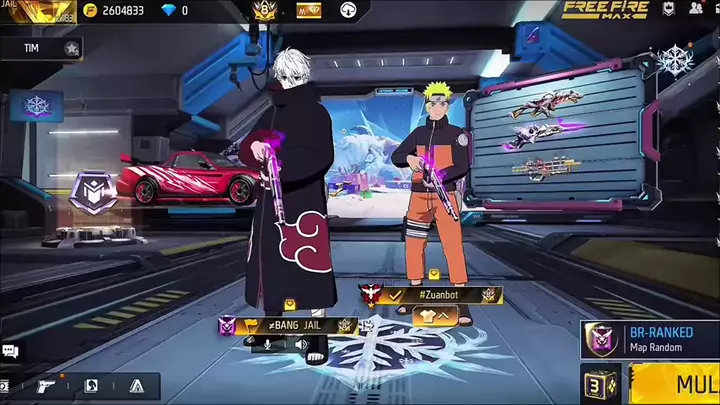
Task: Open the chat bubble button
Action: [10, 351]
